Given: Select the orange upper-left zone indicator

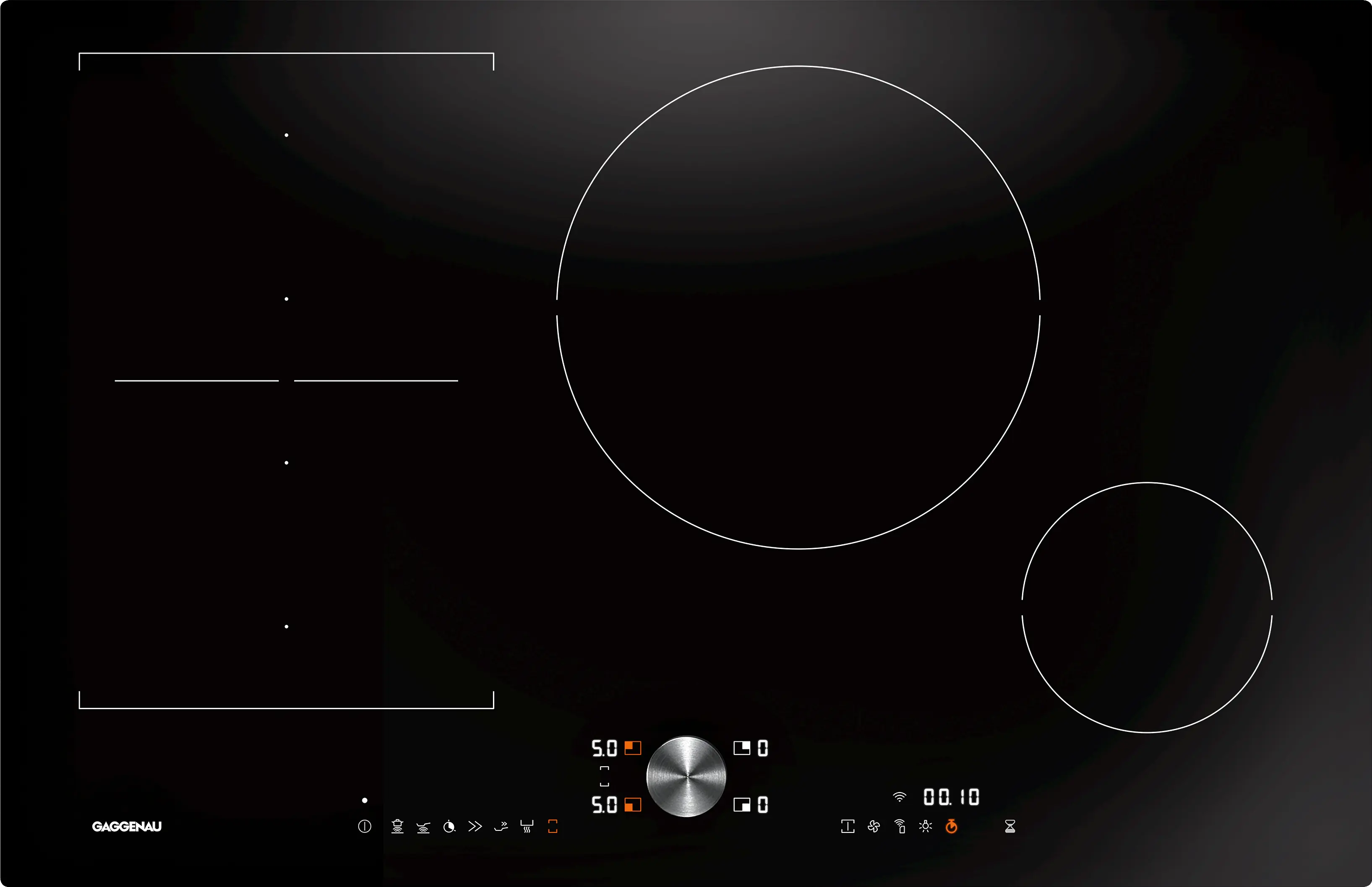Looking at the screenshot, I should (x=633, y=748).
